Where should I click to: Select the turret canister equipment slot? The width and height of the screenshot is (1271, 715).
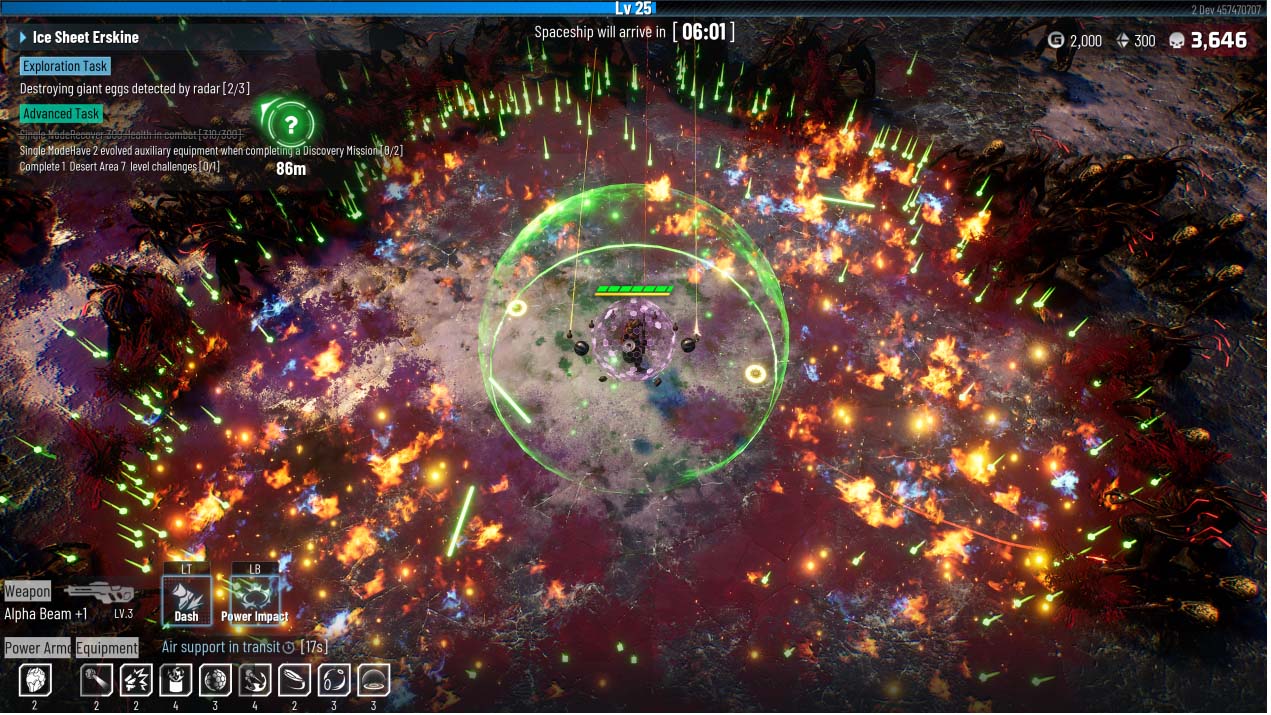[175, 682]
